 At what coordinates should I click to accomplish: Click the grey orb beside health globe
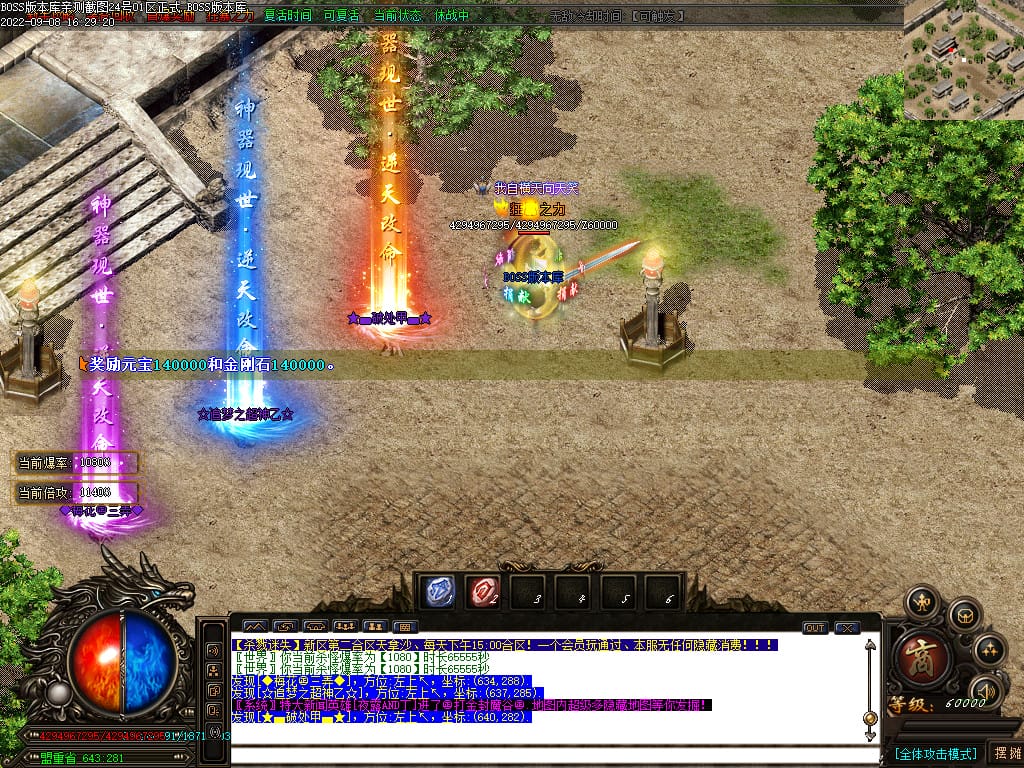59,692
